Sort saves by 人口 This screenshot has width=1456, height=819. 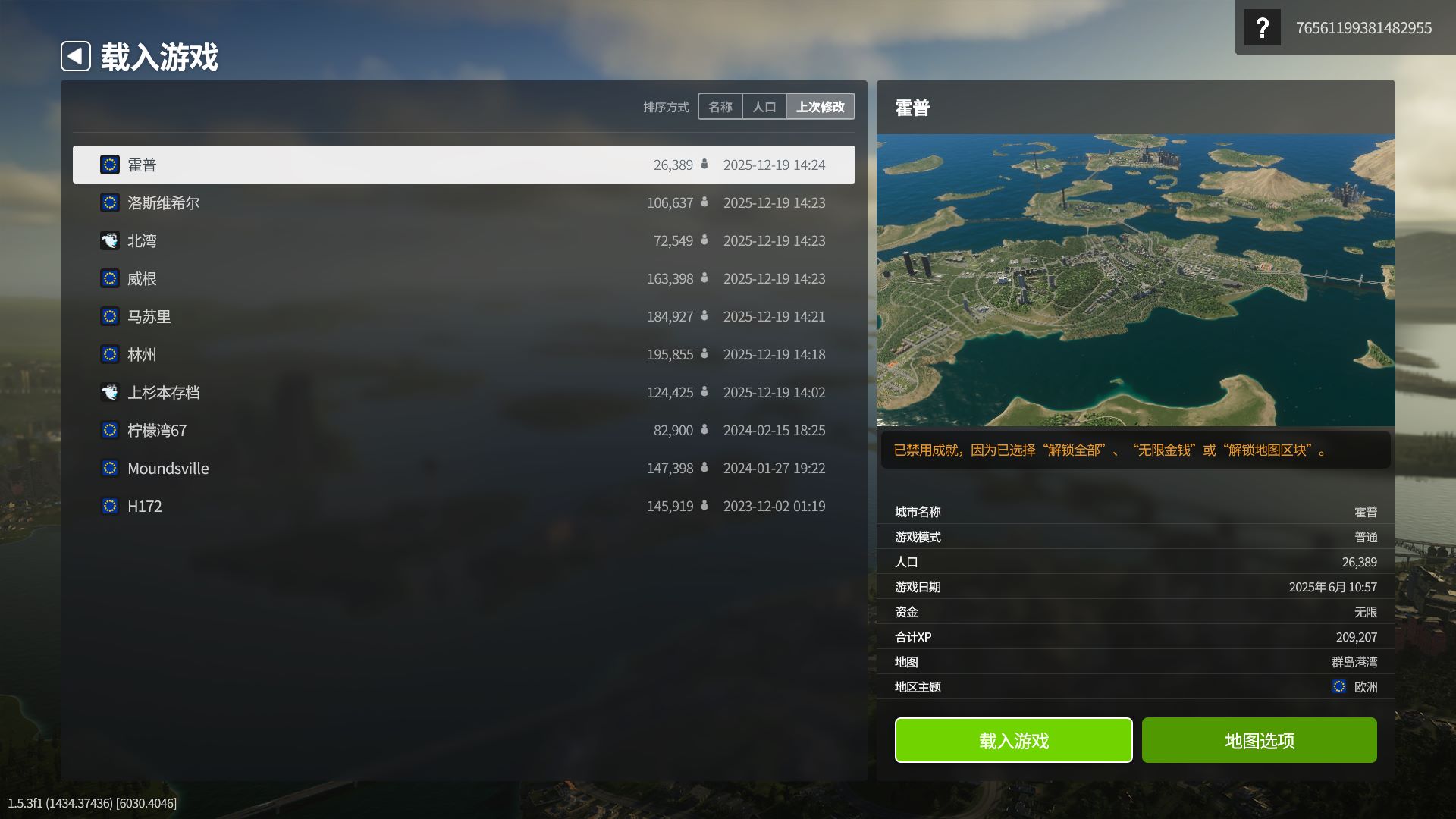(x=764, y=107)
